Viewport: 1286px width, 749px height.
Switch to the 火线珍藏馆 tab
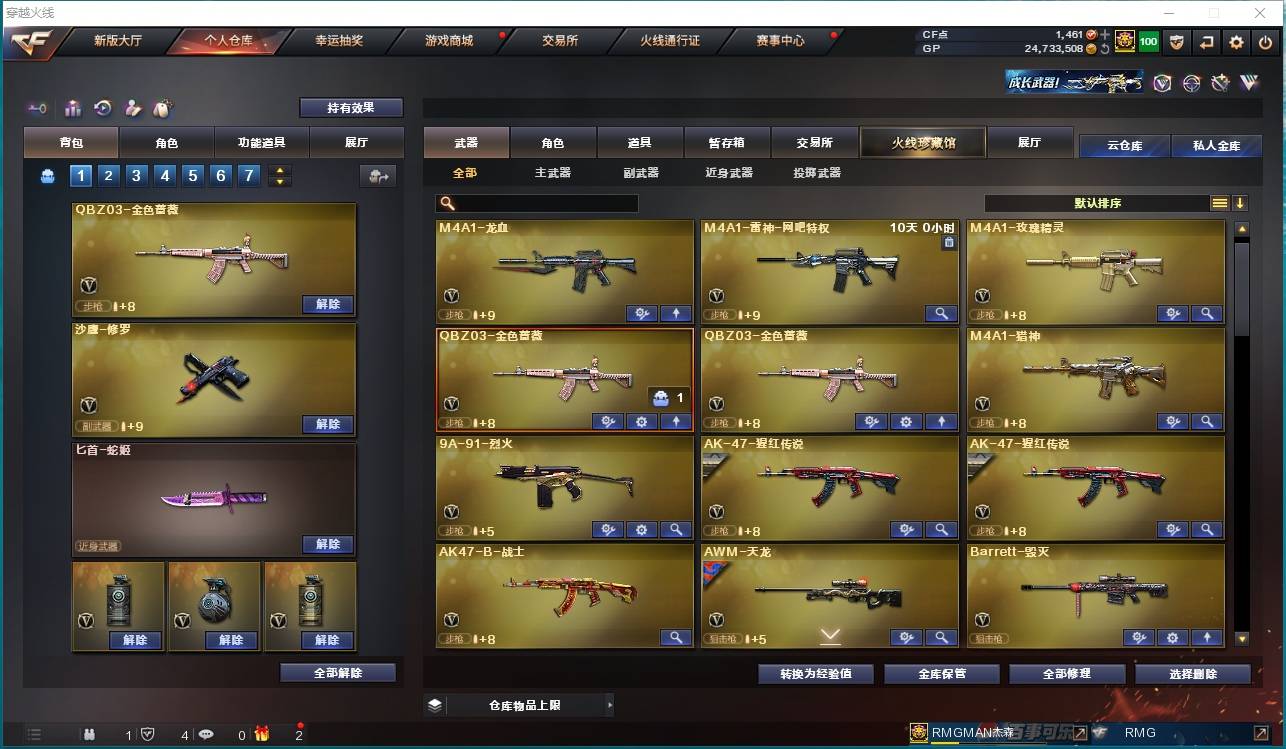(921, 141)
